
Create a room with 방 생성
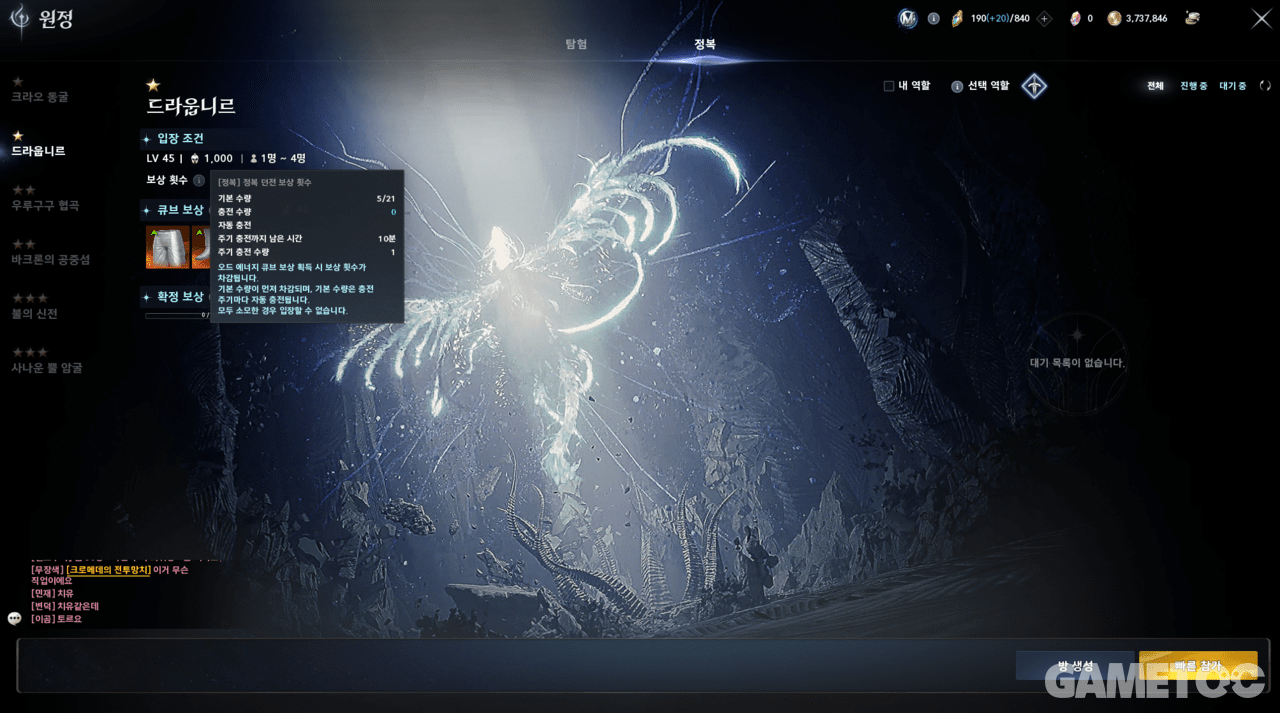[x=1075, y=666]
